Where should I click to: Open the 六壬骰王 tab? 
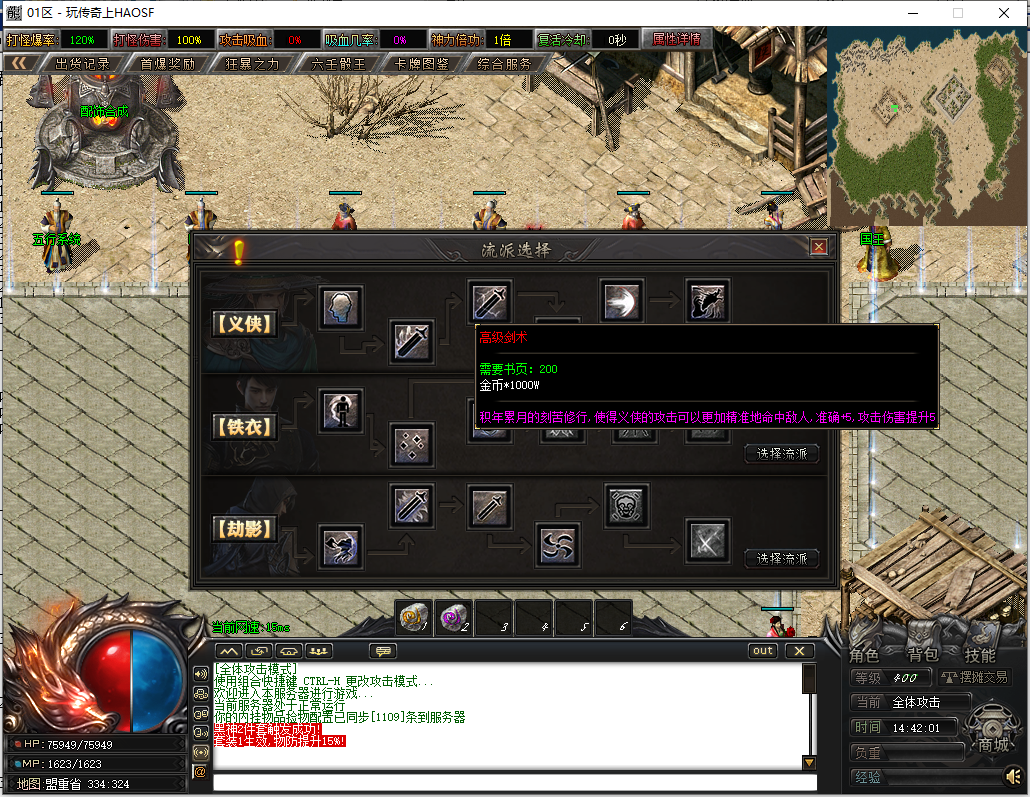(x=338, y=64)
